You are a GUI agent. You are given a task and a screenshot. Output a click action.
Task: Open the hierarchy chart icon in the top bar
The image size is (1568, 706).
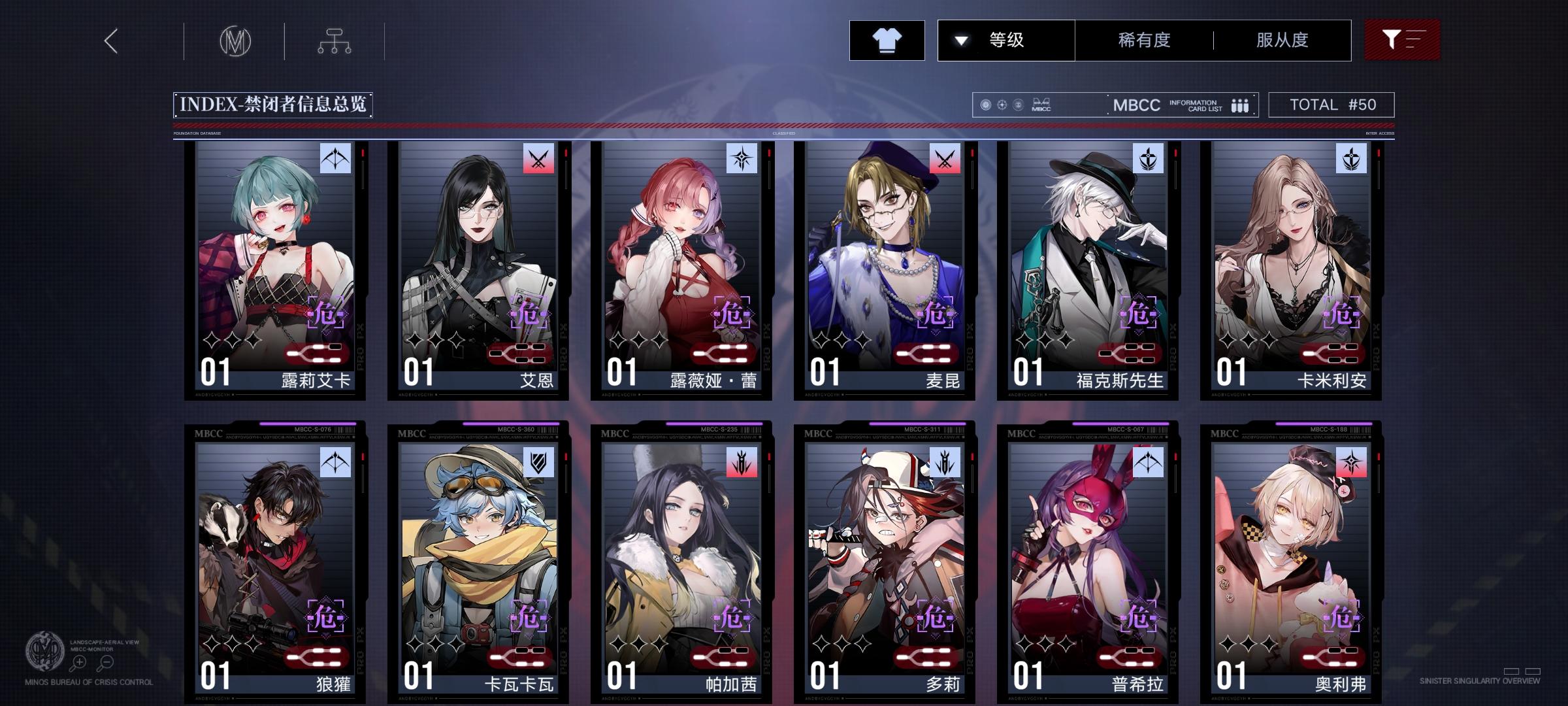tap(335, 41)
